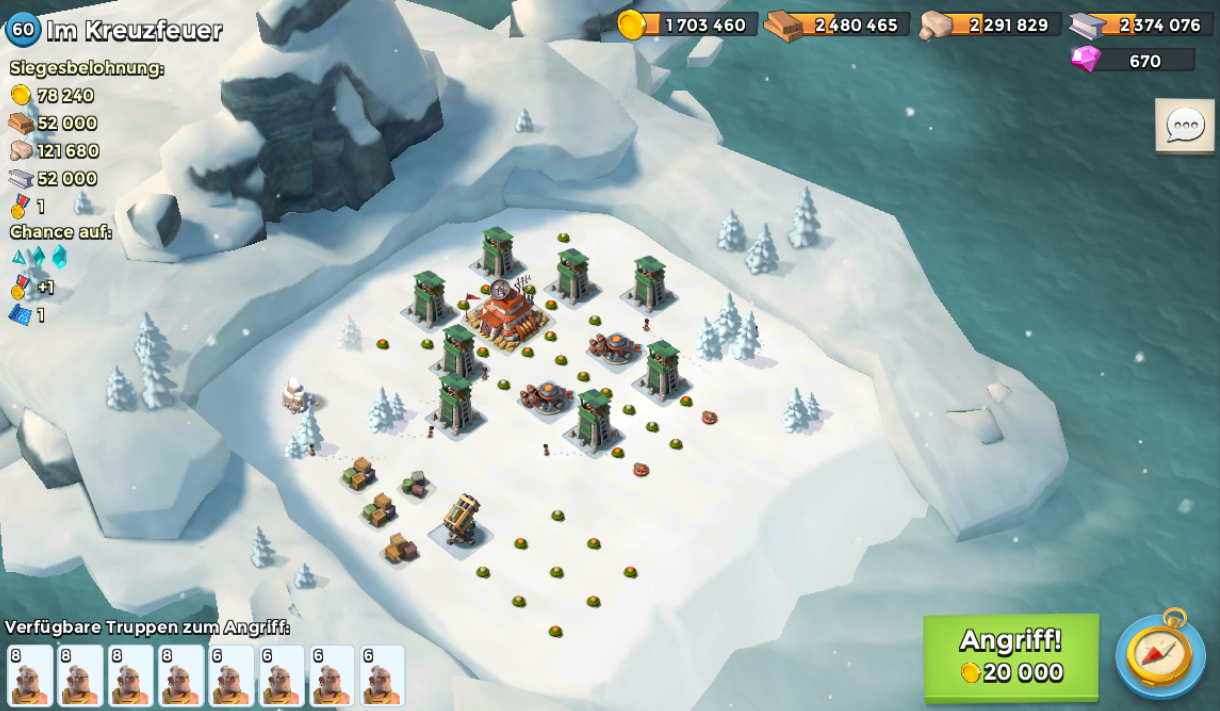This screenshot has height=711, width=1220.
Task: Start the attack with the Angriff! button
Action: tap(1010, 656)
